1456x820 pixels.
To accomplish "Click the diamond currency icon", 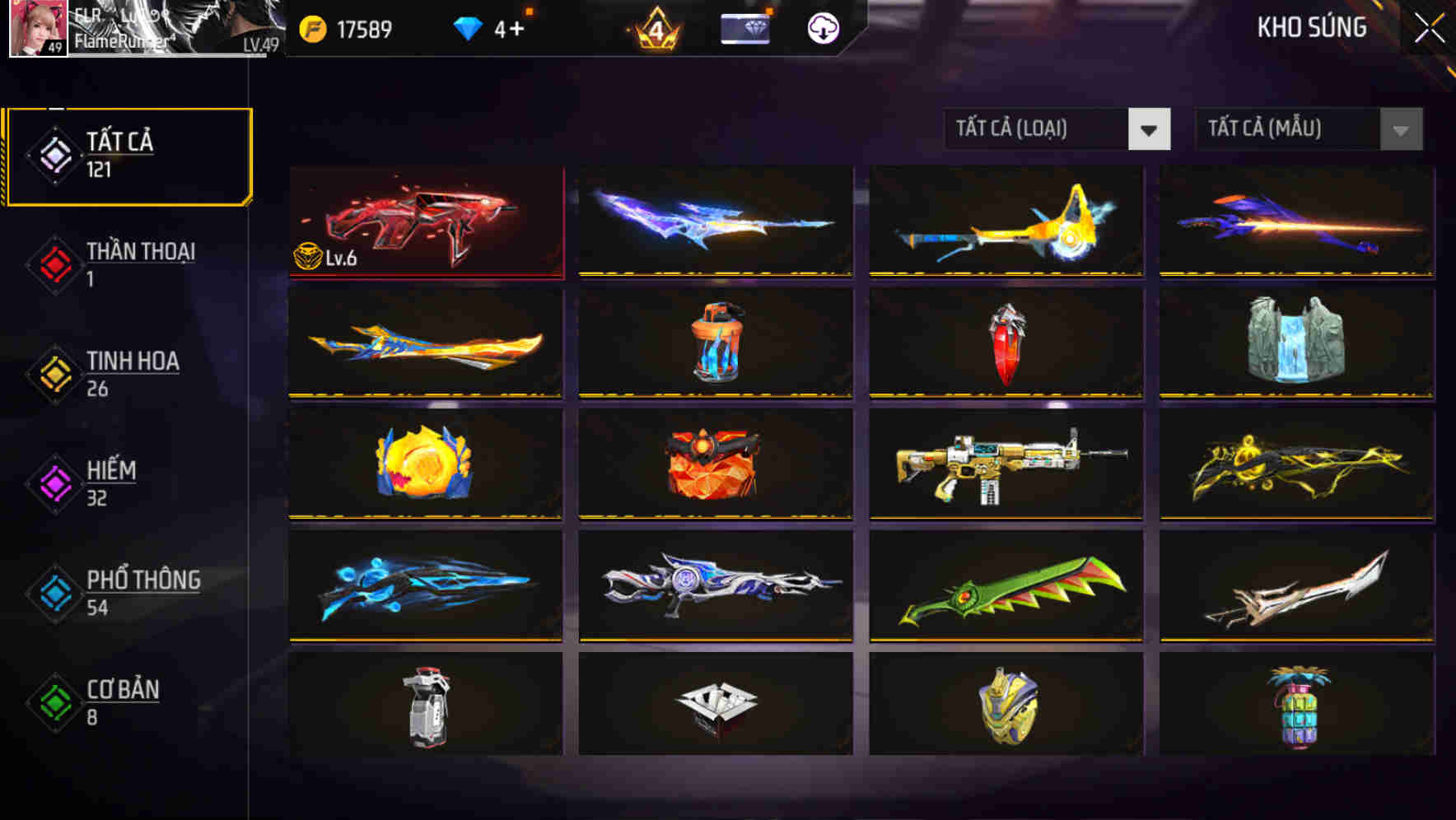I will 469,26.
